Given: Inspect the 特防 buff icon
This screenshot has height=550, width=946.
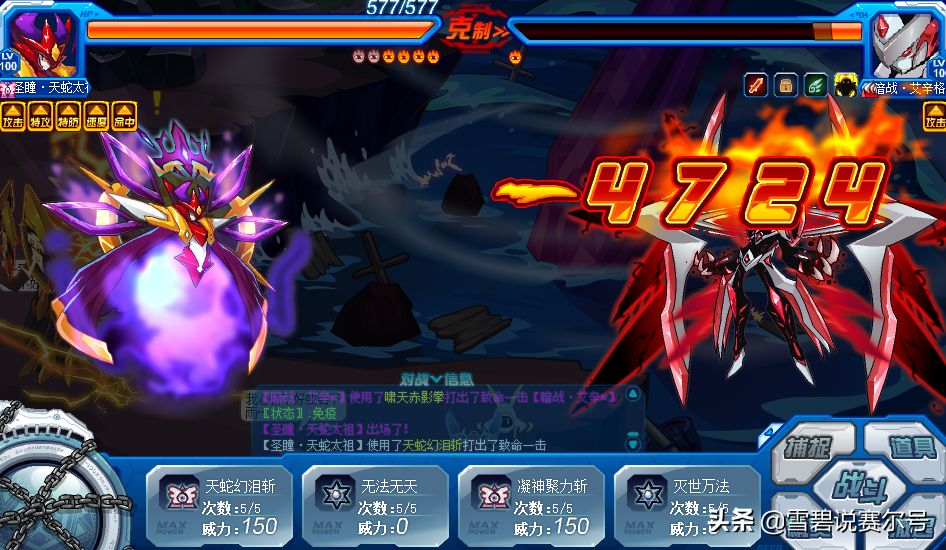Looking at the screenshot, I should (69, 116).
